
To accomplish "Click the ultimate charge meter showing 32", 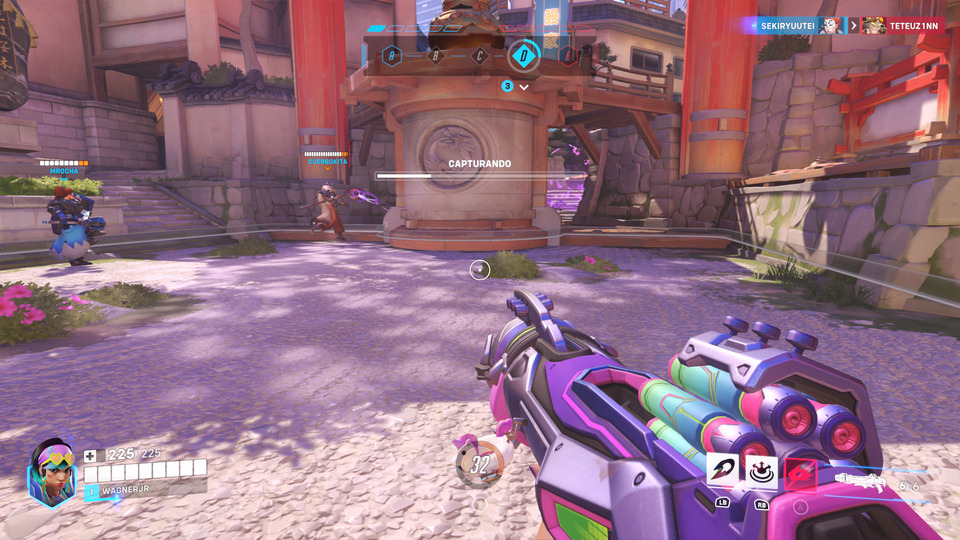I will click(x=479, y=464).
